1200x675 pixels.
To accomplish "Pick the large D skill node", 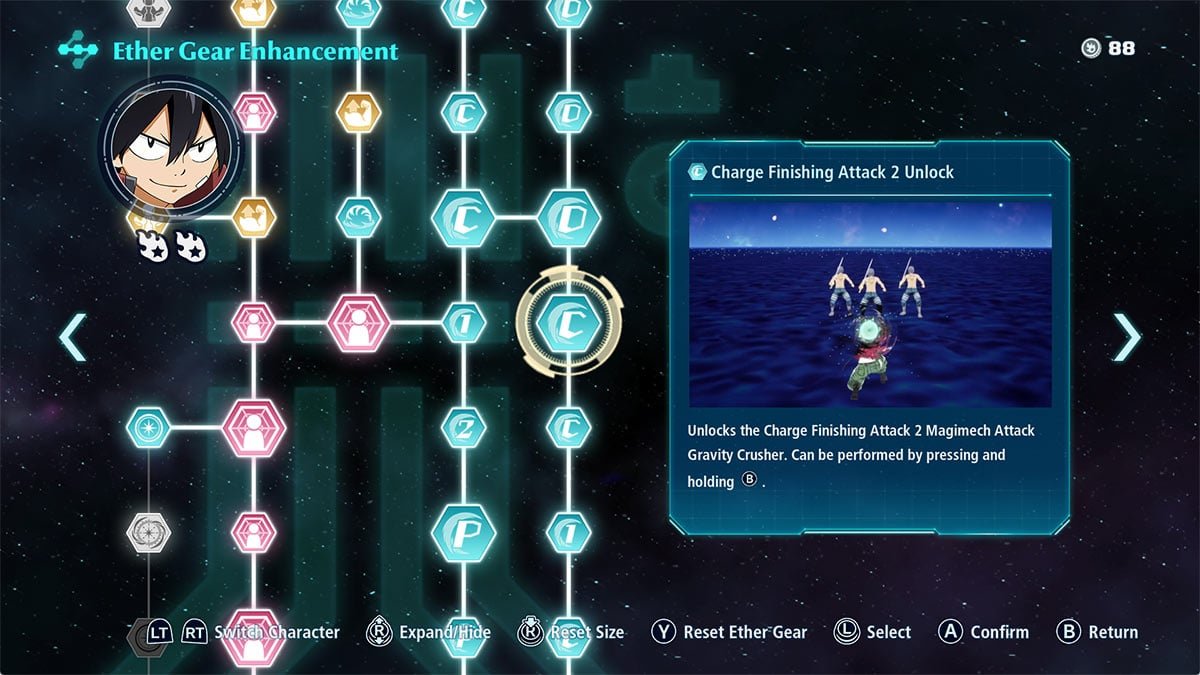I will [x=569, y=217].
